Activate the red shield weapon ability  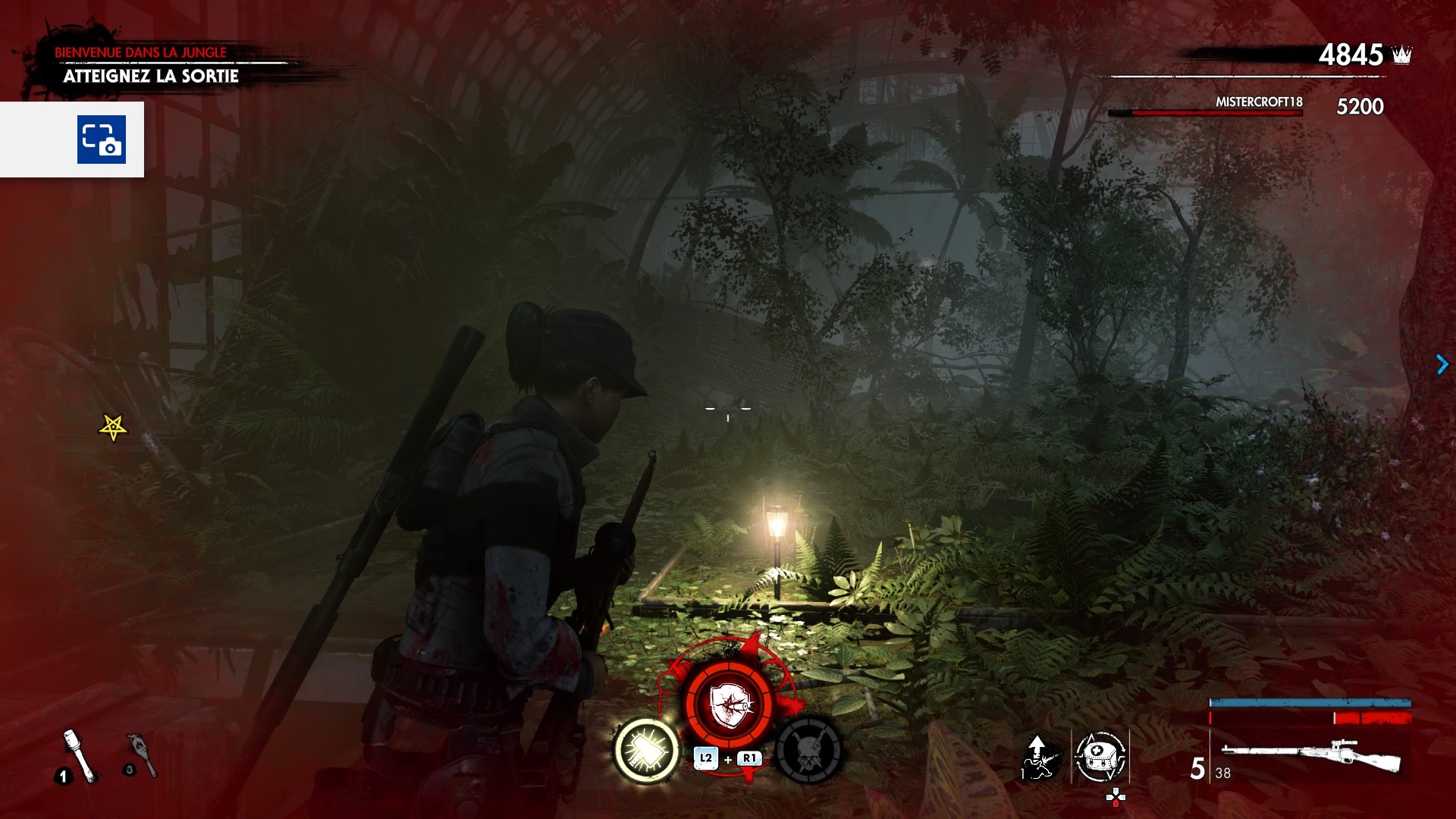pos(729,704)
